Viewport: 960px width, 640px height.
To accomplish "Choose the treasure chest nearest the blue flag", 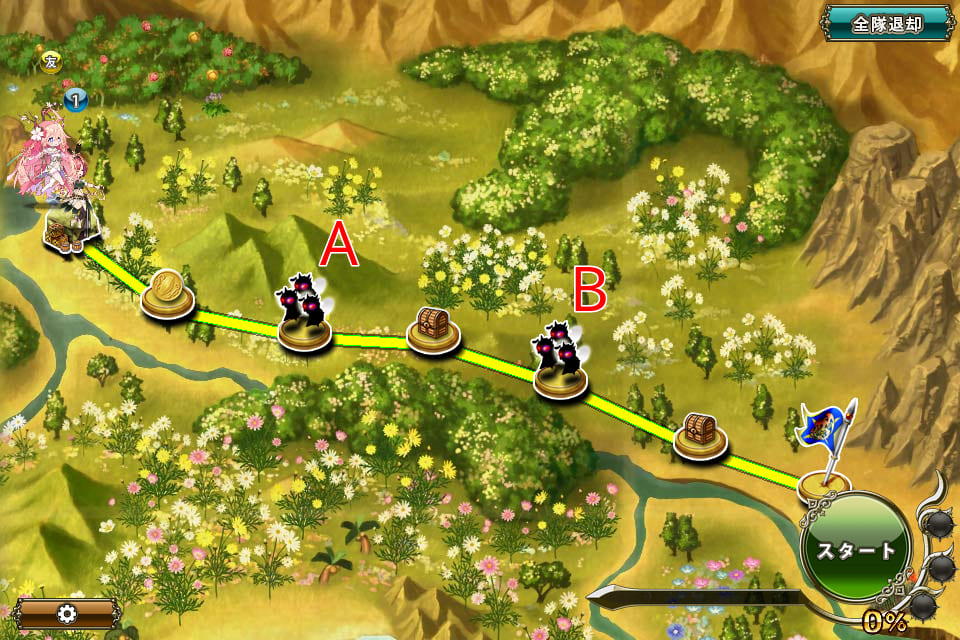I will tap(699, 435).
